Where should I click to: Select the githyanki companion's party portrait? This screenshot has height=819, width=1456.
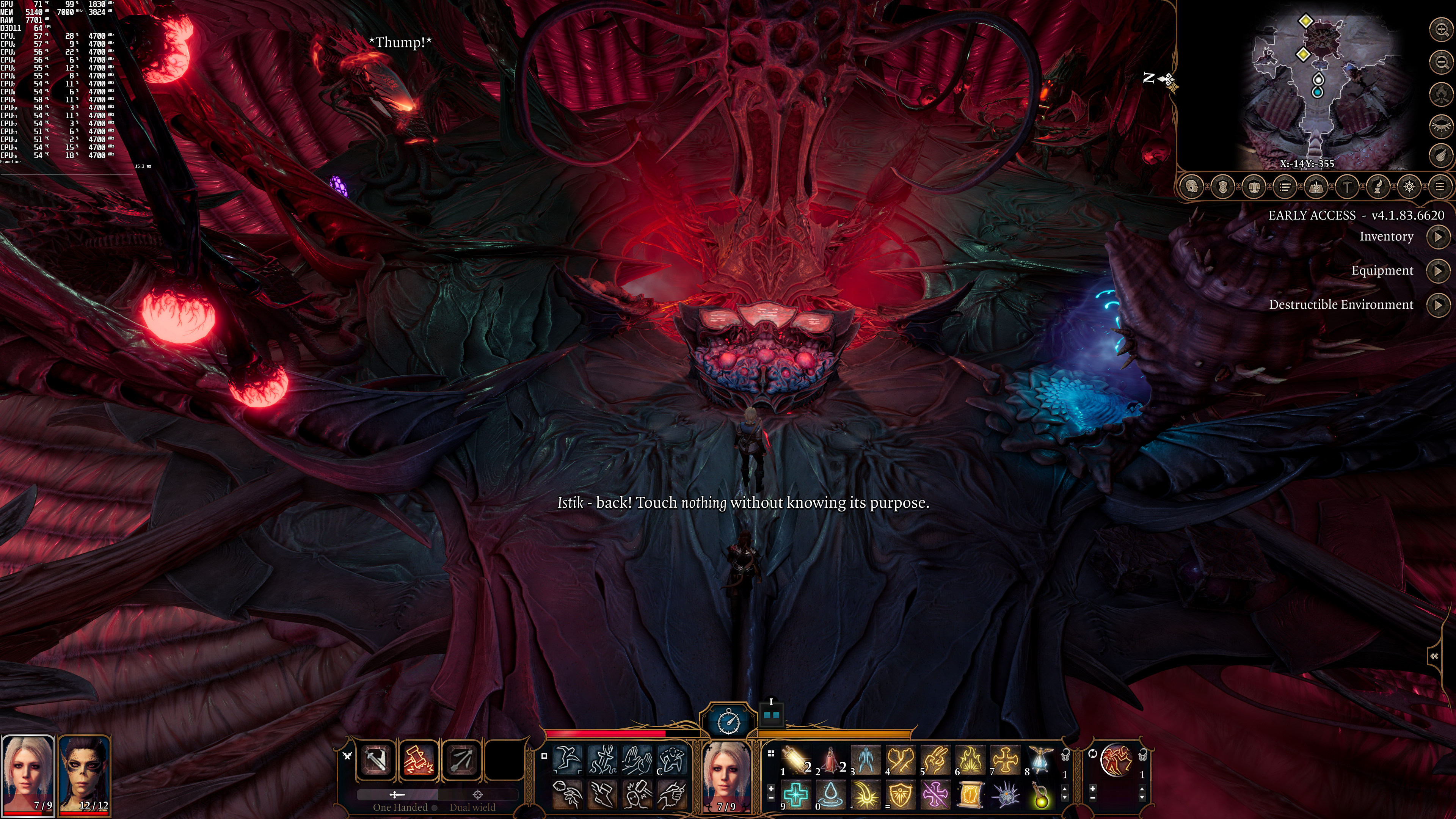pos(85,774)
